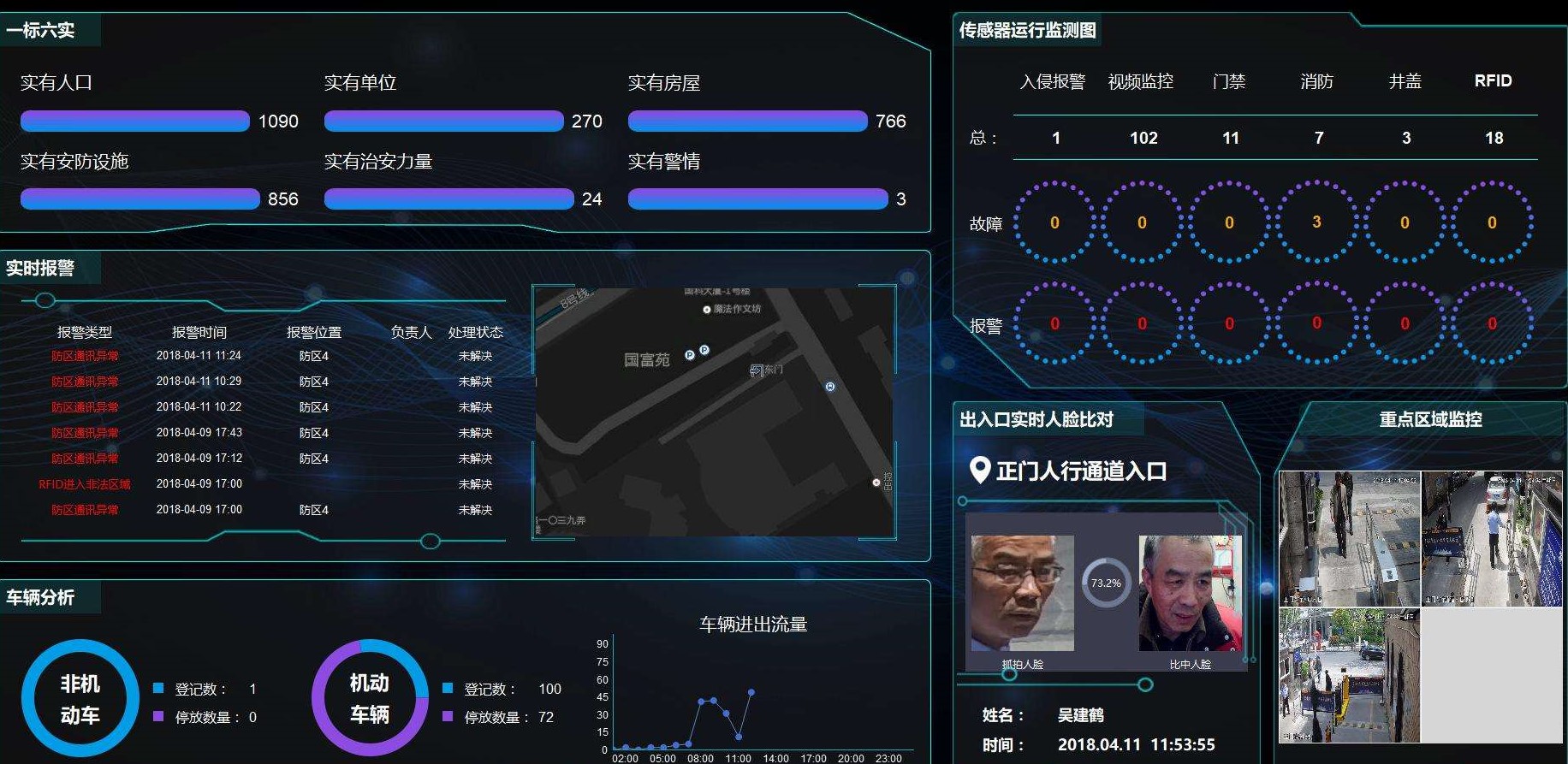Toggle the 视频监控 故障 indicator circle
The image size is (1568, 764).
tap(1142, 223)
